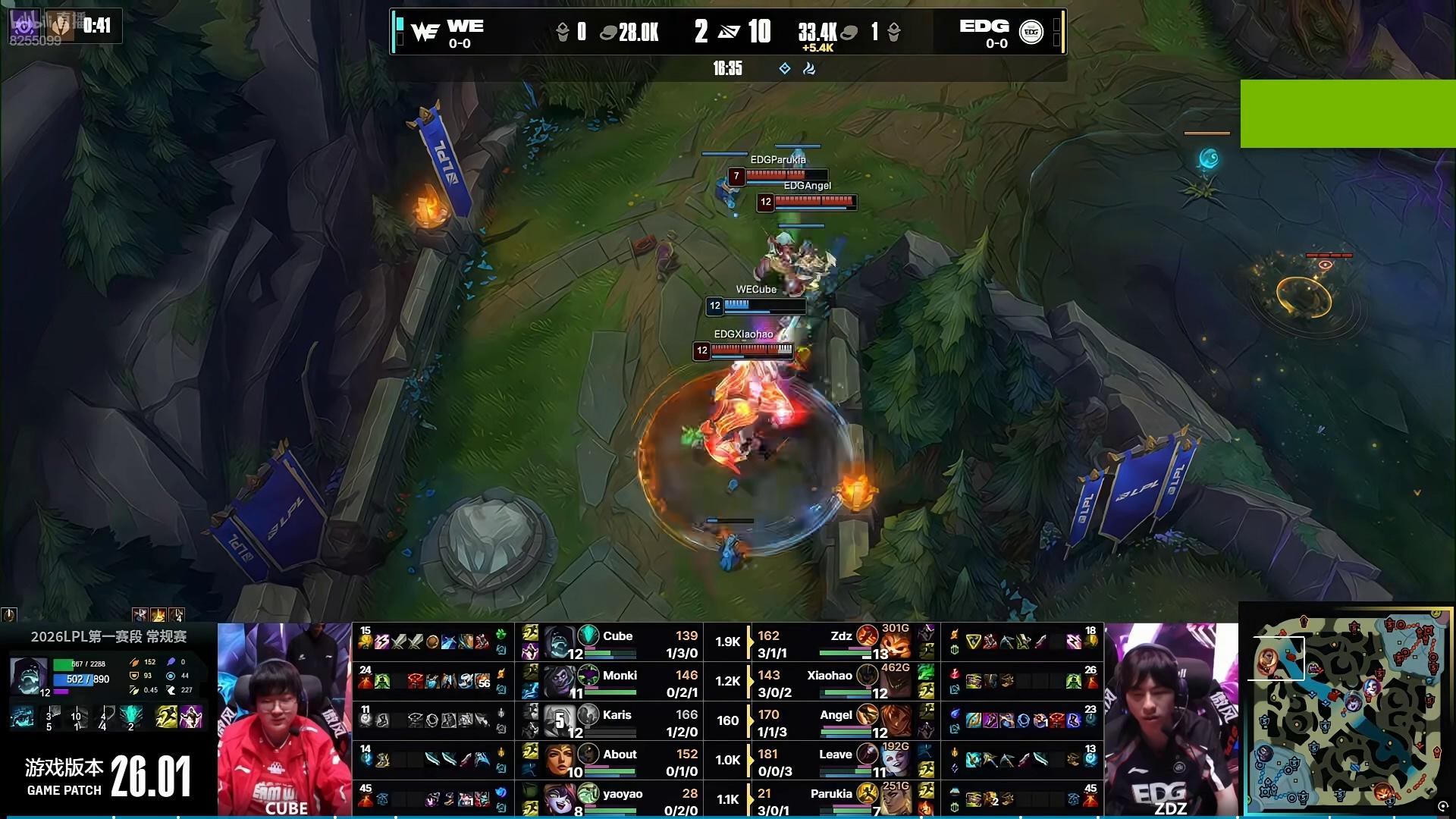The height and width of the screenshot is (819, 1456).
Task: Select Parukia's champion portrait on the scoreboard
Action: click(x=895, y=799)
